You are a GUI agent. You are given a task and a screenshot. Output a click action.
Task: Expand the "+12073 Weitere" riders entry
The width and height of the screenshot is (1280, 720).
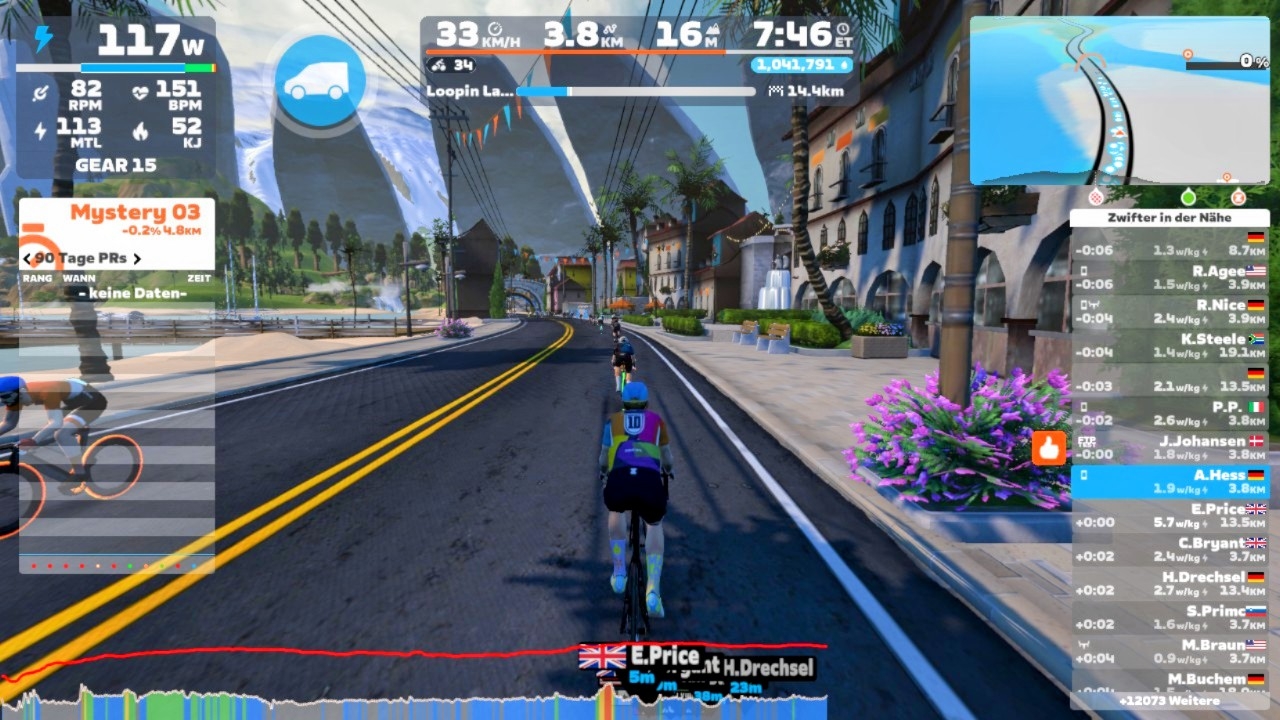[x=1169, y=700]
